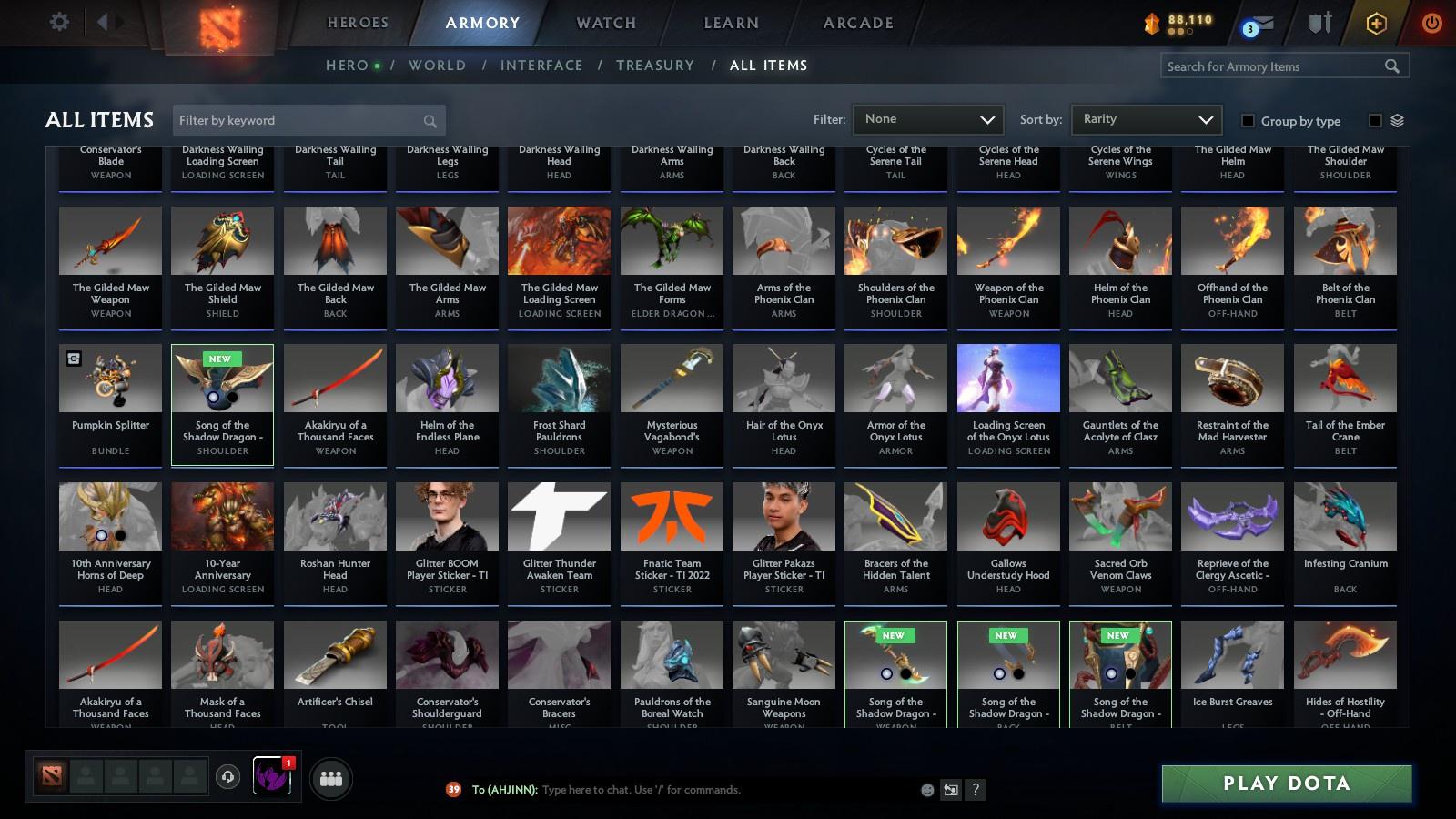Click the chat translate icon near the help mark

(951, 790)
